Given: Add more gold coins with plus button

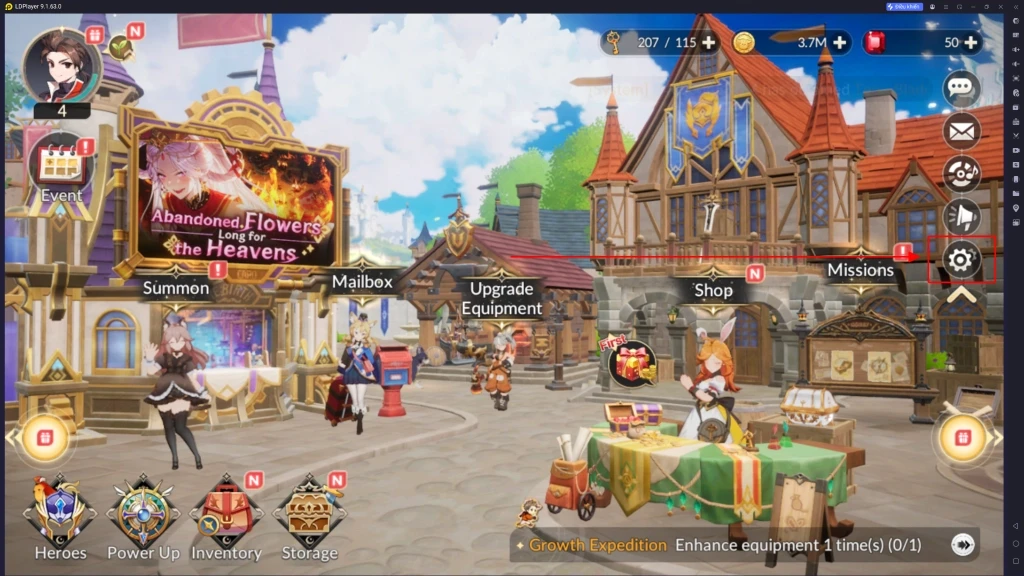Looking at the screenshot, I should pos(839,42).
